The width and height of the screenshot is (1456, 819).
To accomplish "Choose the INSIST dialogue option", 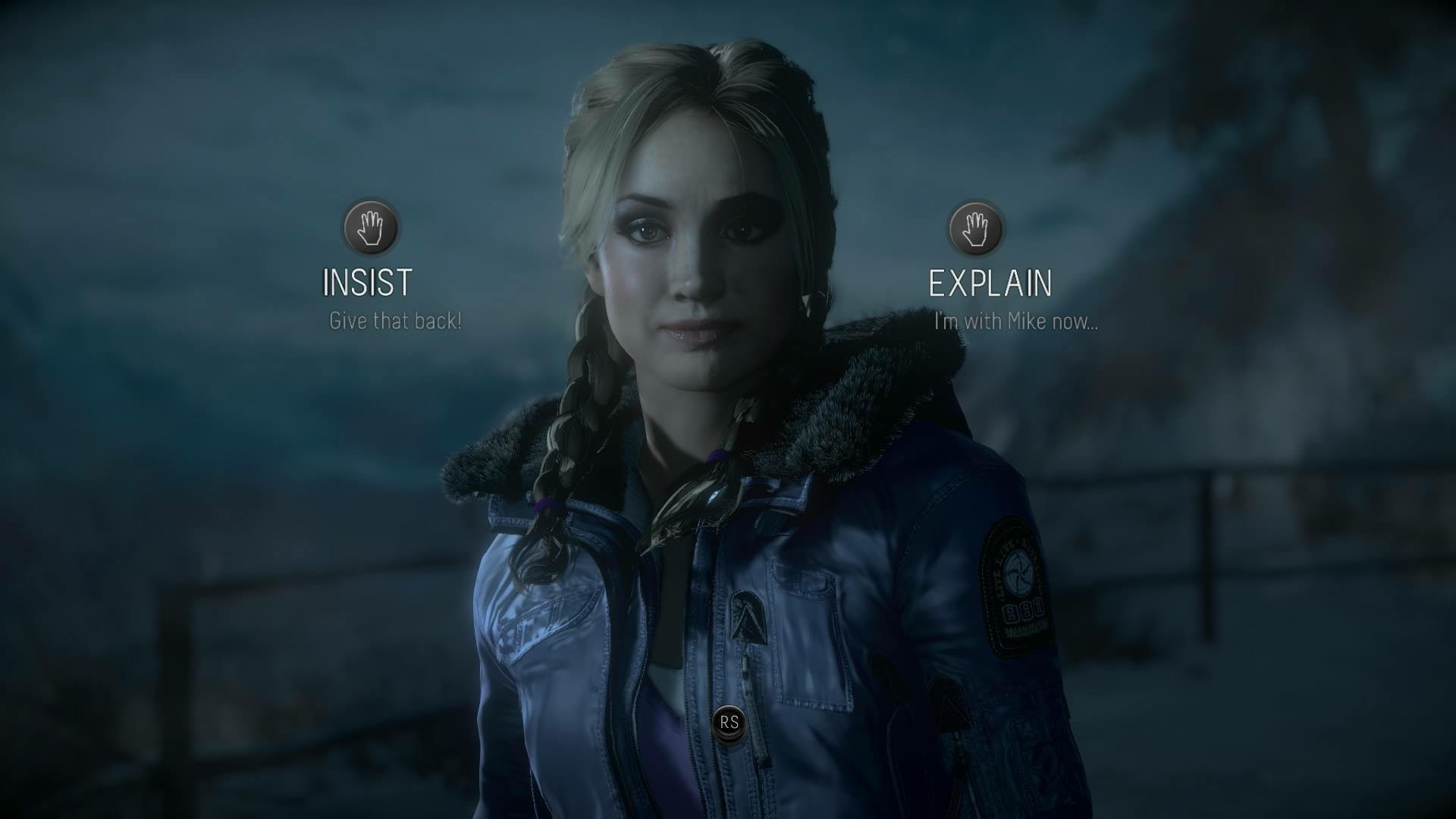I will 368,281.
